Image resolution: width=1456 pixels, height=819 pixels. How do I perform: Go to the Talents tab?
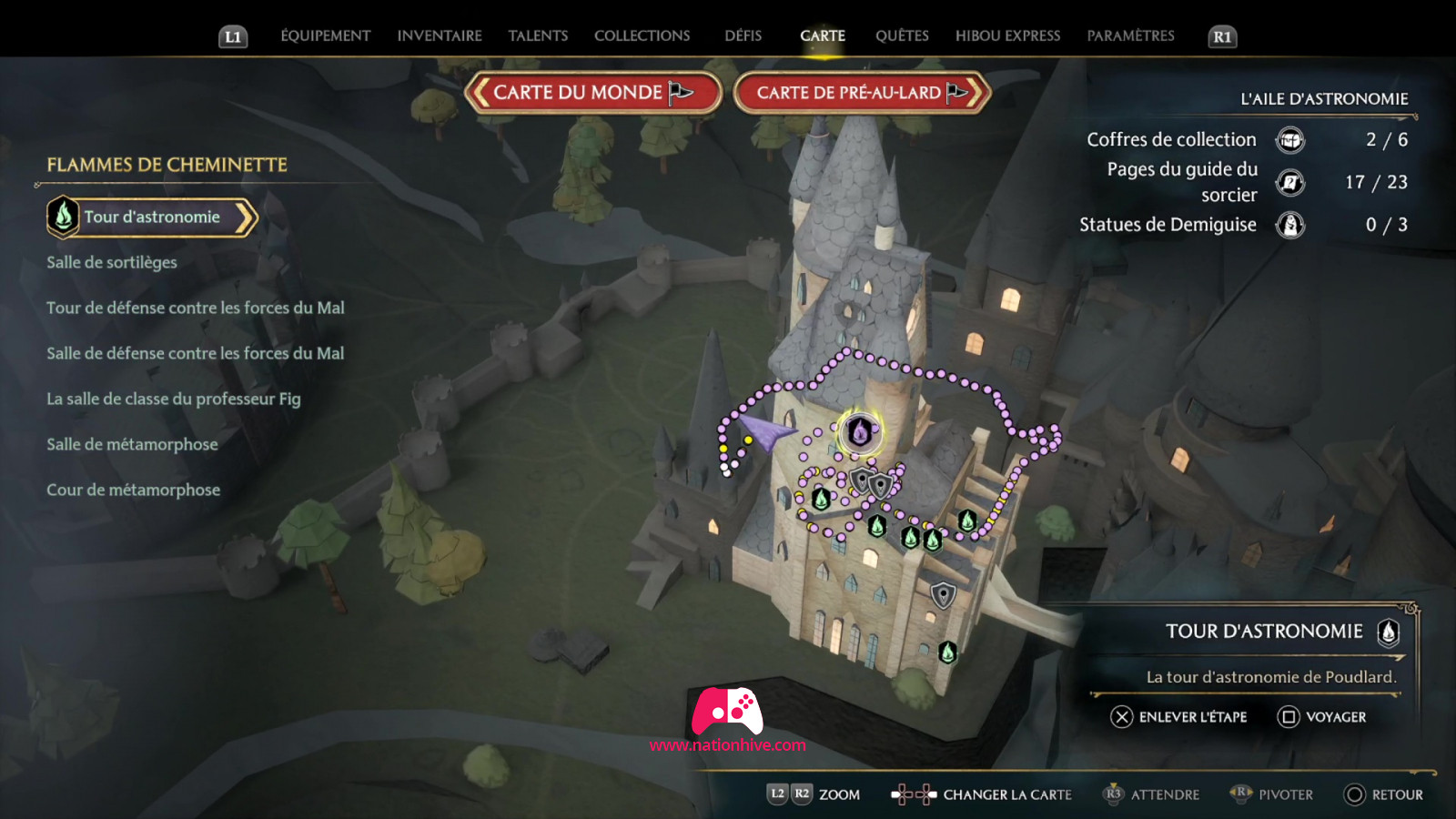click(x=538, y=35)
